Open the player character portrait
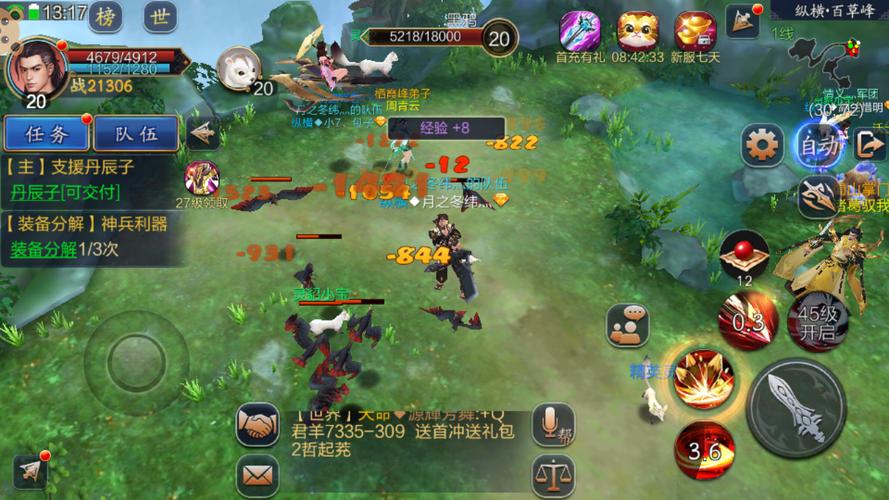 point(37,64)
